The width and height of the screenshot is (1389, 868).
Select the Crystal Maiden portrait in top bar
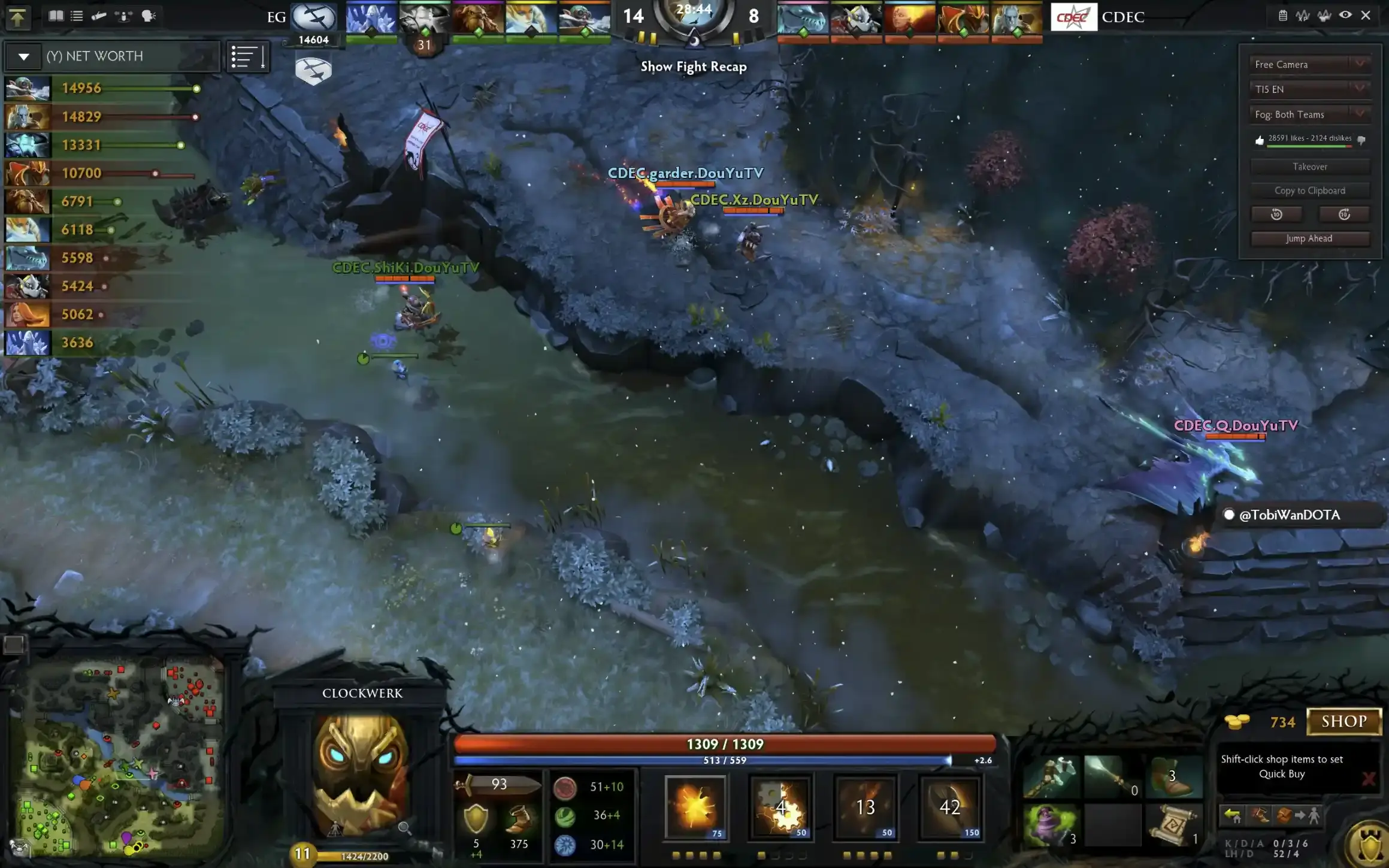tap(371, 18)
